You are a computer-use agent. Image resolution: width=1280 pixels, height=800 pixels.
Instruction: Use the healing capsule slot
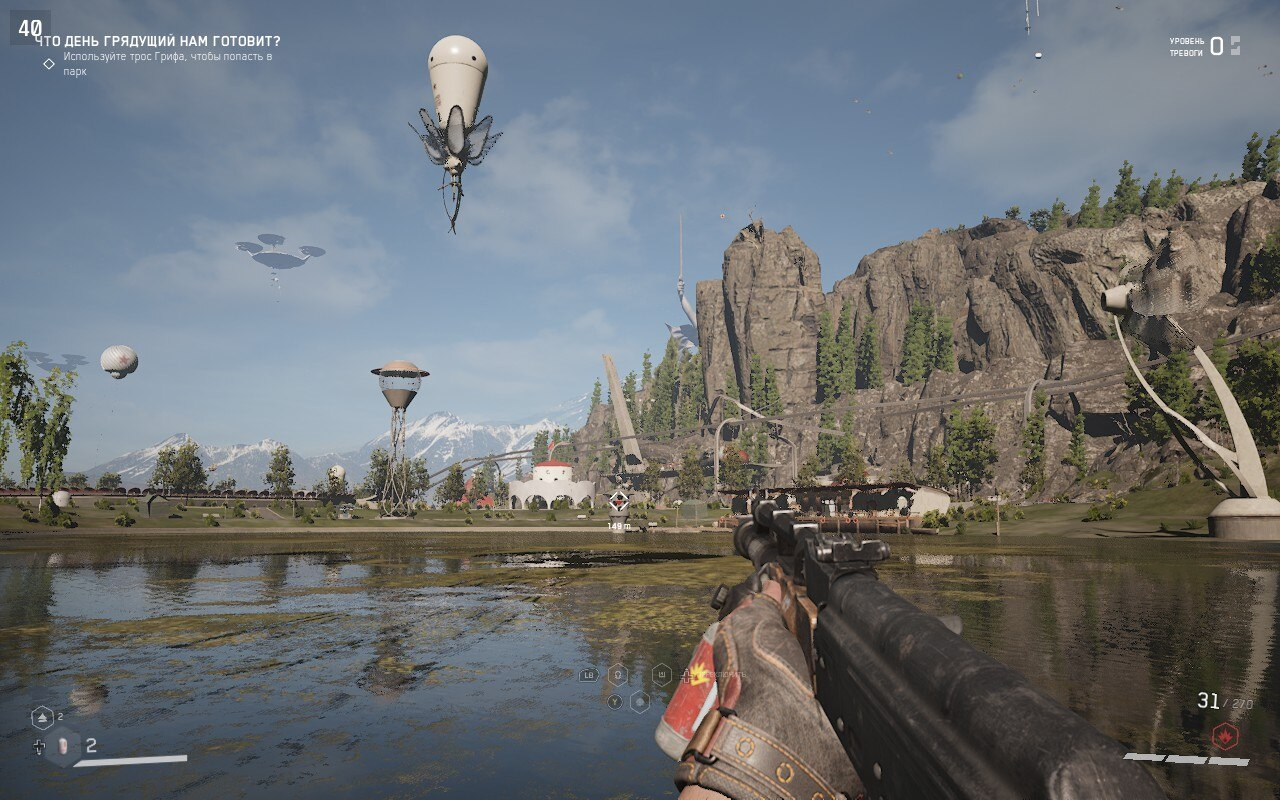(x=62, y=745)
